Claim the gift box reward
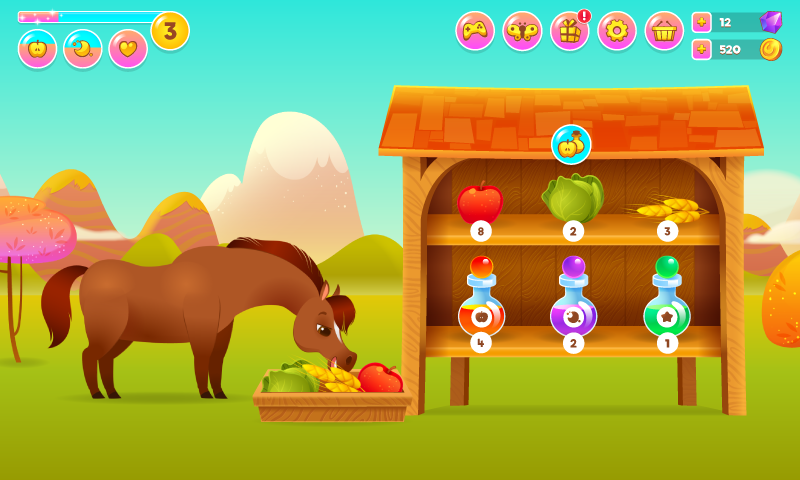The image size is (800, 480). pyautogui.click(x=570, y=31)
